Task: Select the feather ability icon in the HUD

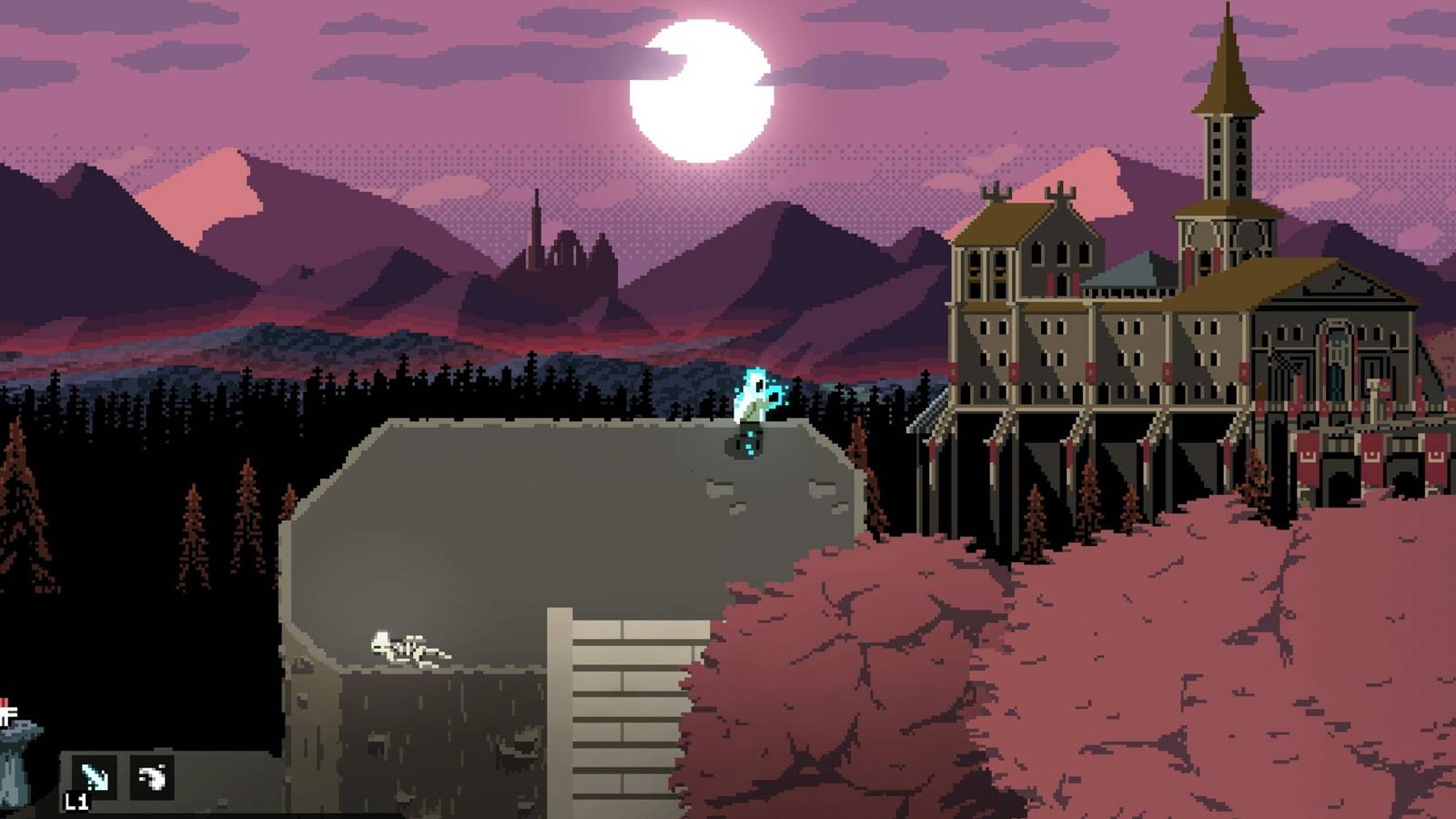Action: point(152,777)
